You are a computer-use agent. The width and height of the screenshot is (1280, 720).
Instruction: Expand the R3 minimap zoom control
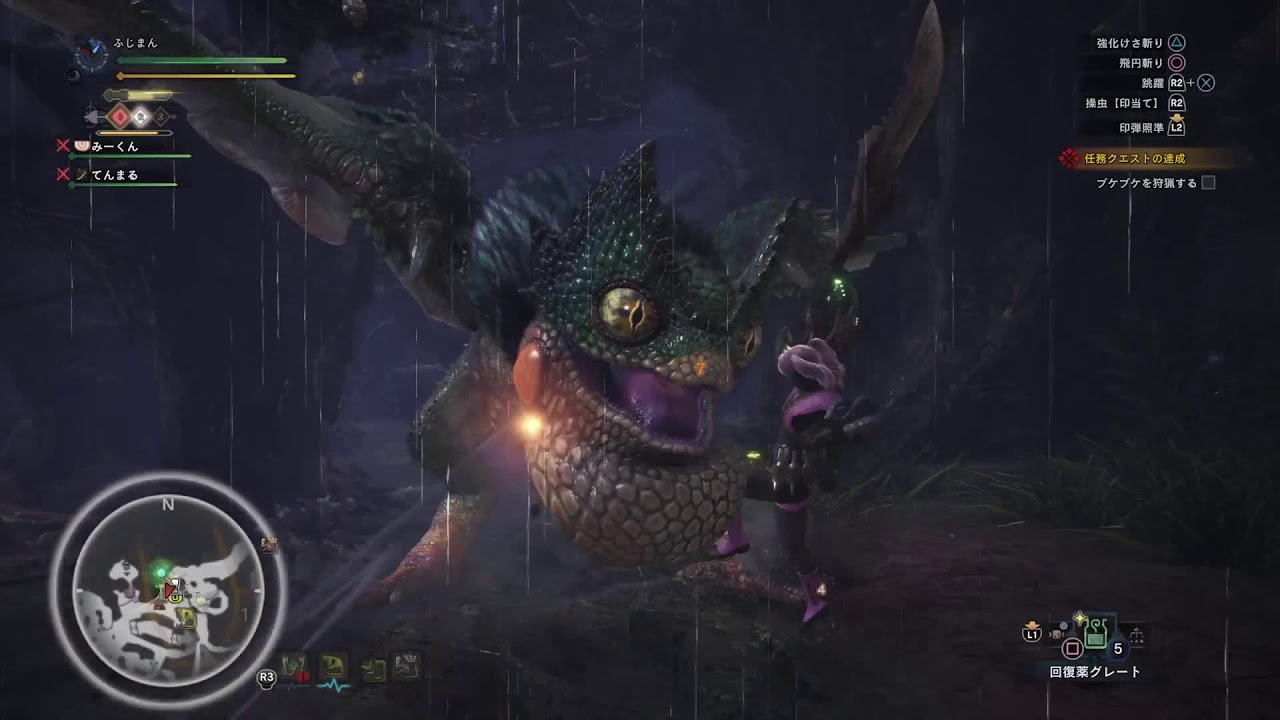266,678
